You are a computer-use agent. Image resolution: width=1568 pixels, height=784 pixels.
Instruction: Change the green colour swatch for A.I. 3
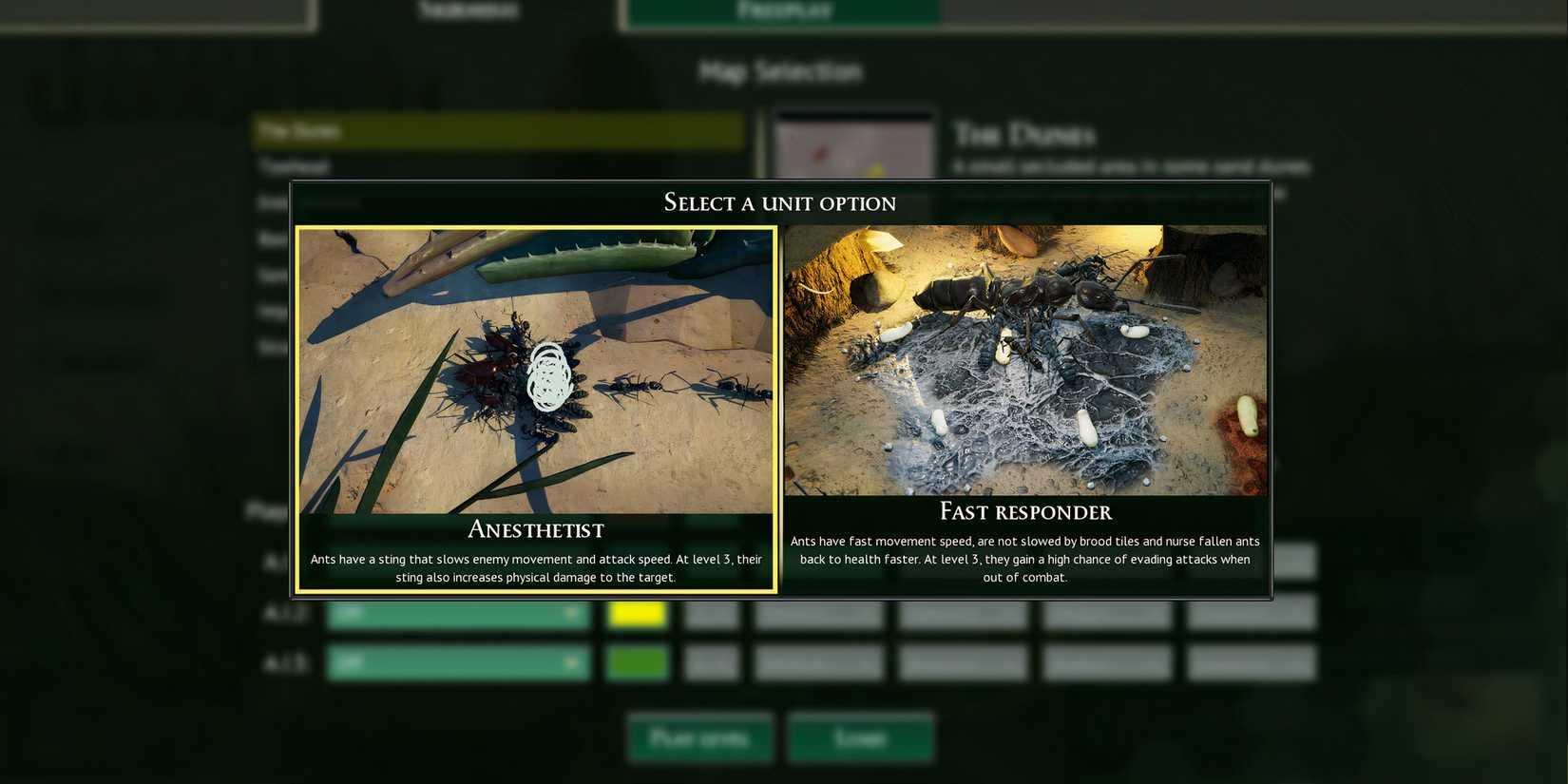[638, 662]
